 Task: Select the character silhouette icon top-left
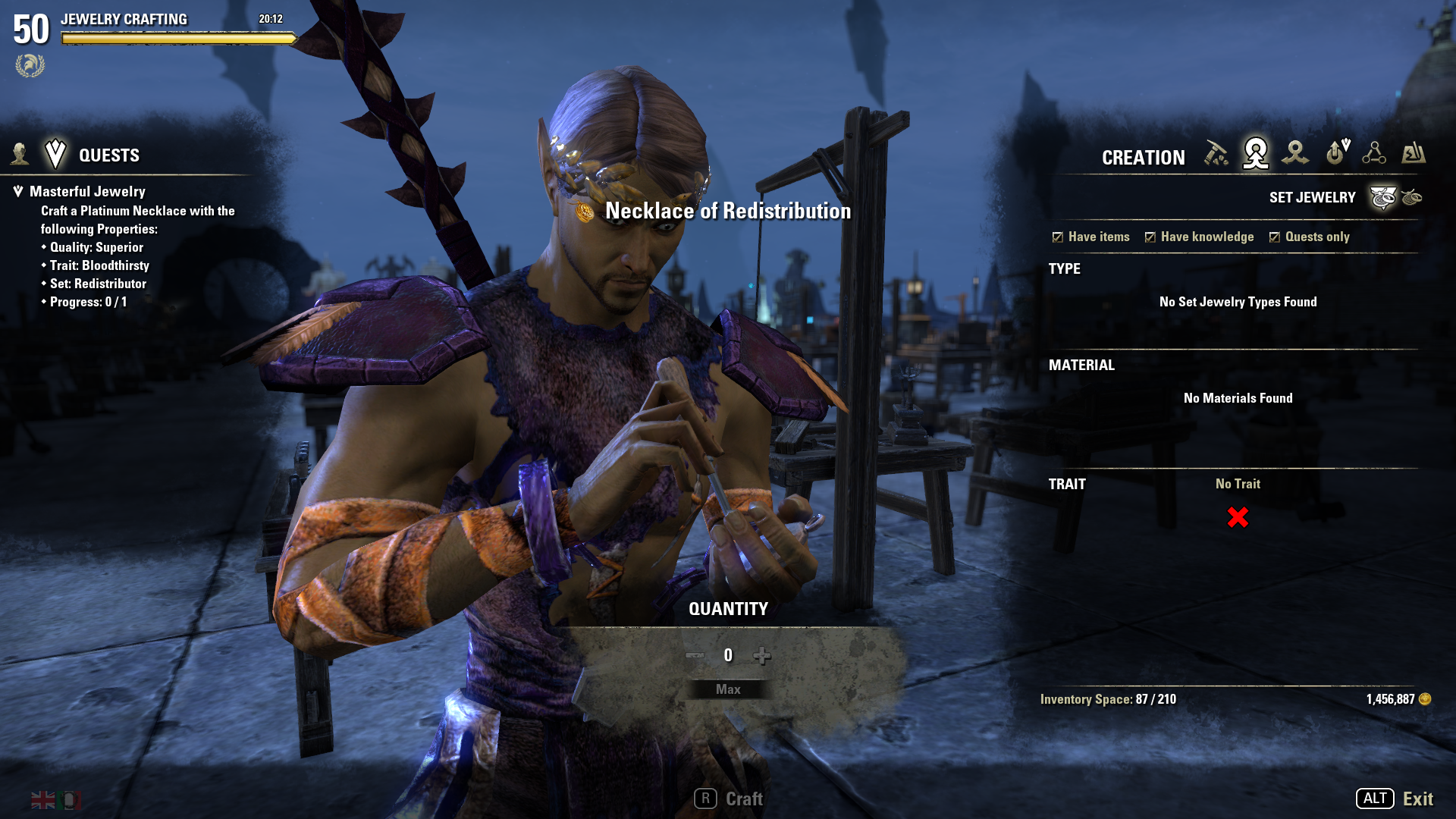click(x=19, y=155)
